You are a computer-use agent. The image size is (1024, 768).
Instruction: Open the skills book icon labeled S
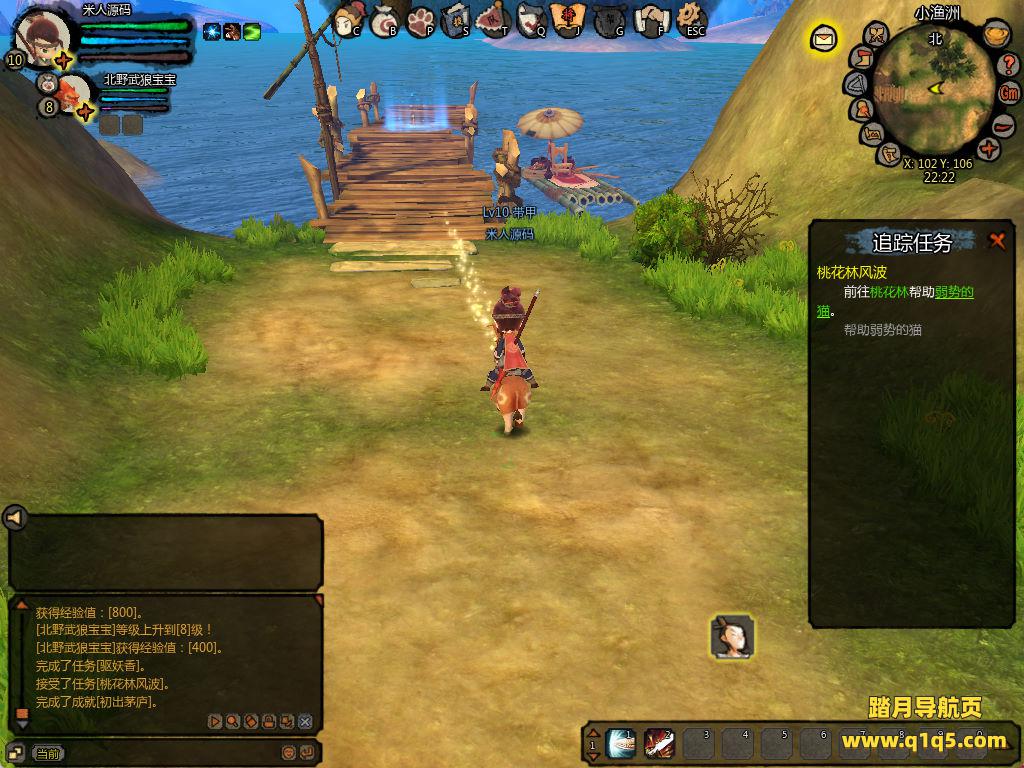456,20
